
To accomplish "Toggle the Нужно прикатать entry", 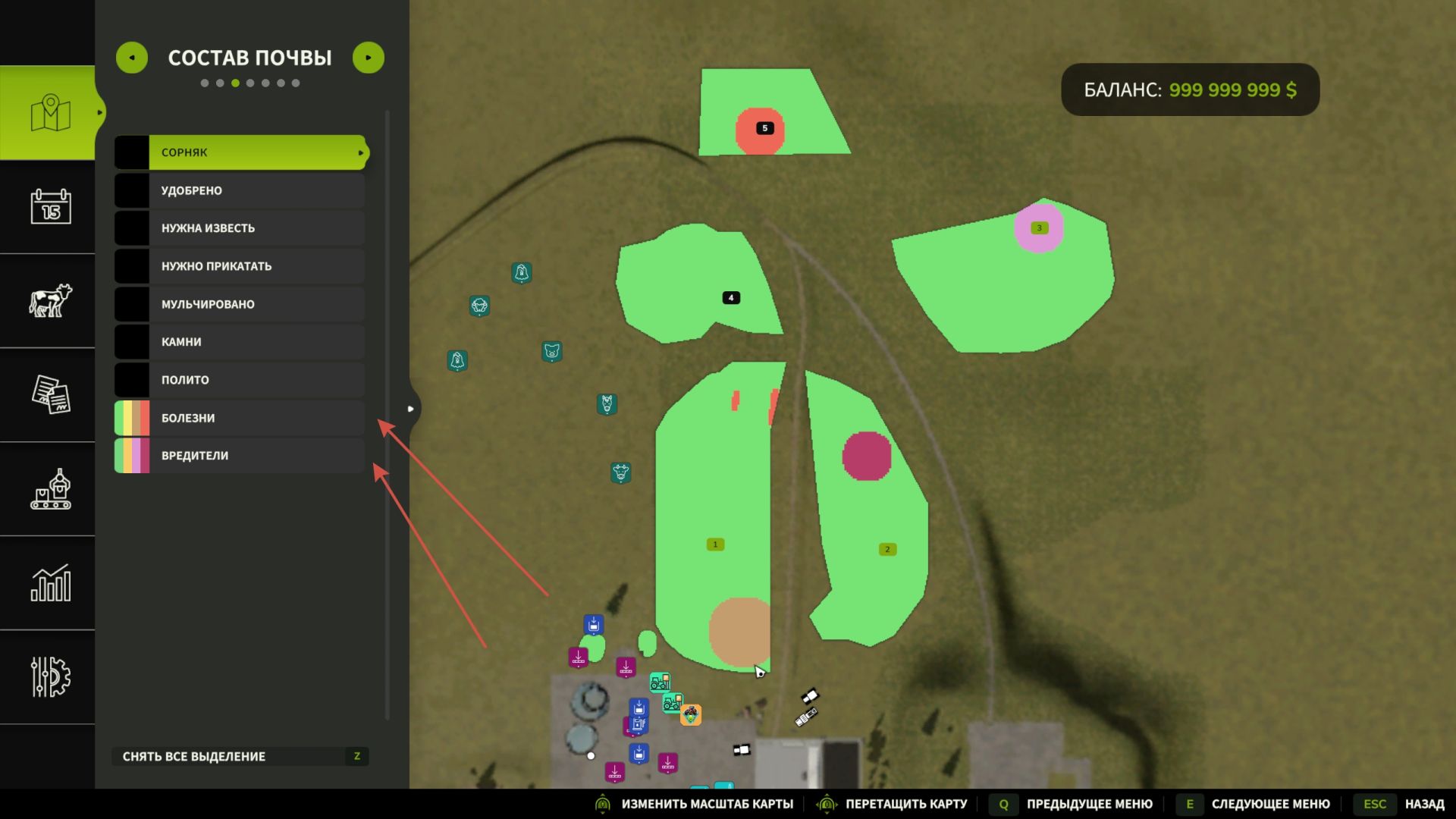I will click(x=241, y=266).
